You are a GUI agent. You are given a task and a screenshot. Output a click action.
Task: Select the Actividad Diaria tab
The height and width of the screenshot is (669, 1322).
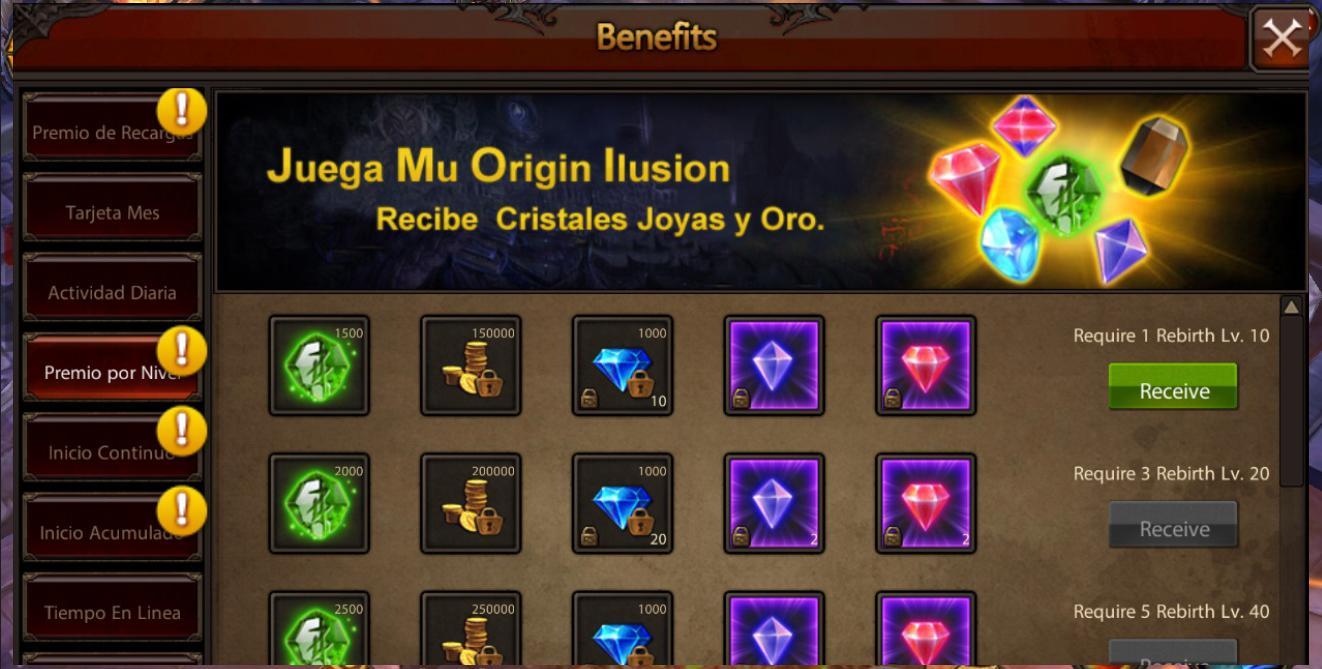pyautogui.click(x=112, y=293)
